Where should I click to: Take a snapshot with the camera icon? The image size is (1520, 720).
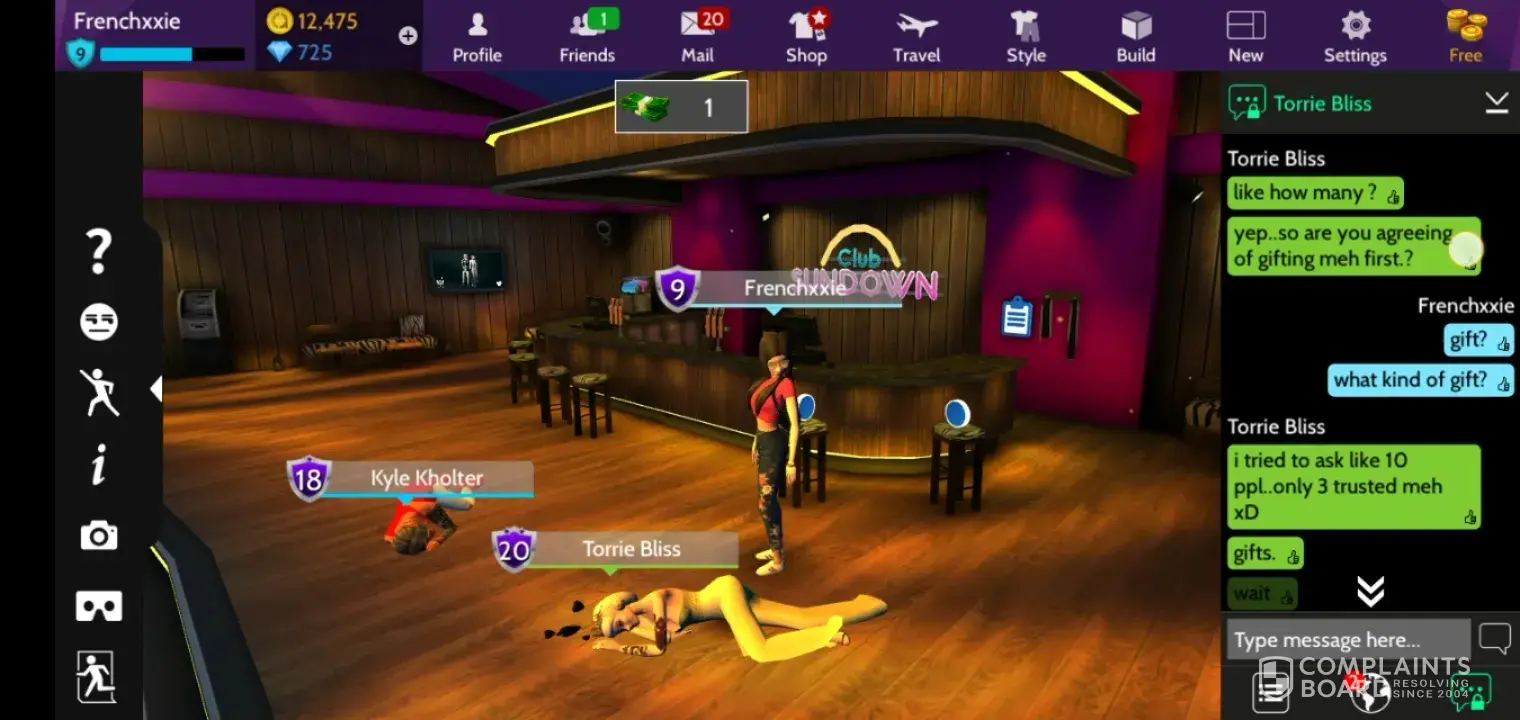(99, 537)
